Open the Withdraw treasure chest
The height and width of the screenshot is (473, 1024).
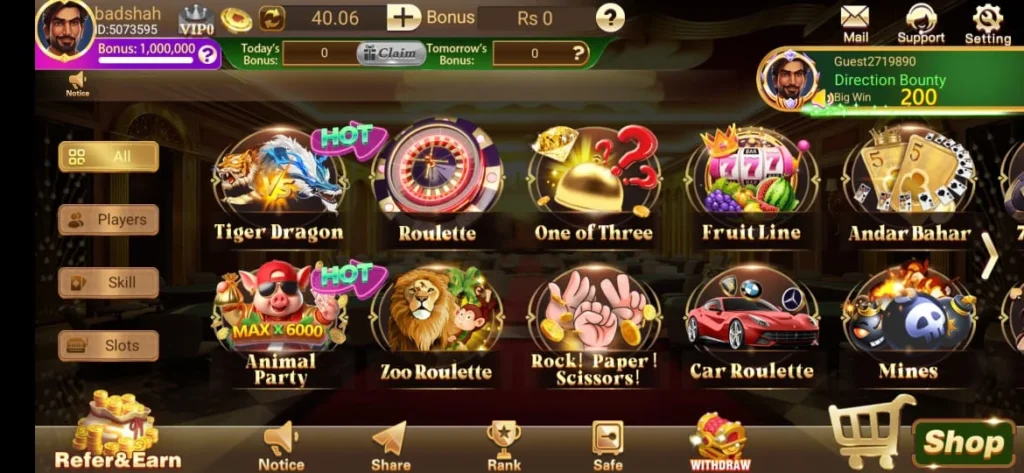pos(720,442)
